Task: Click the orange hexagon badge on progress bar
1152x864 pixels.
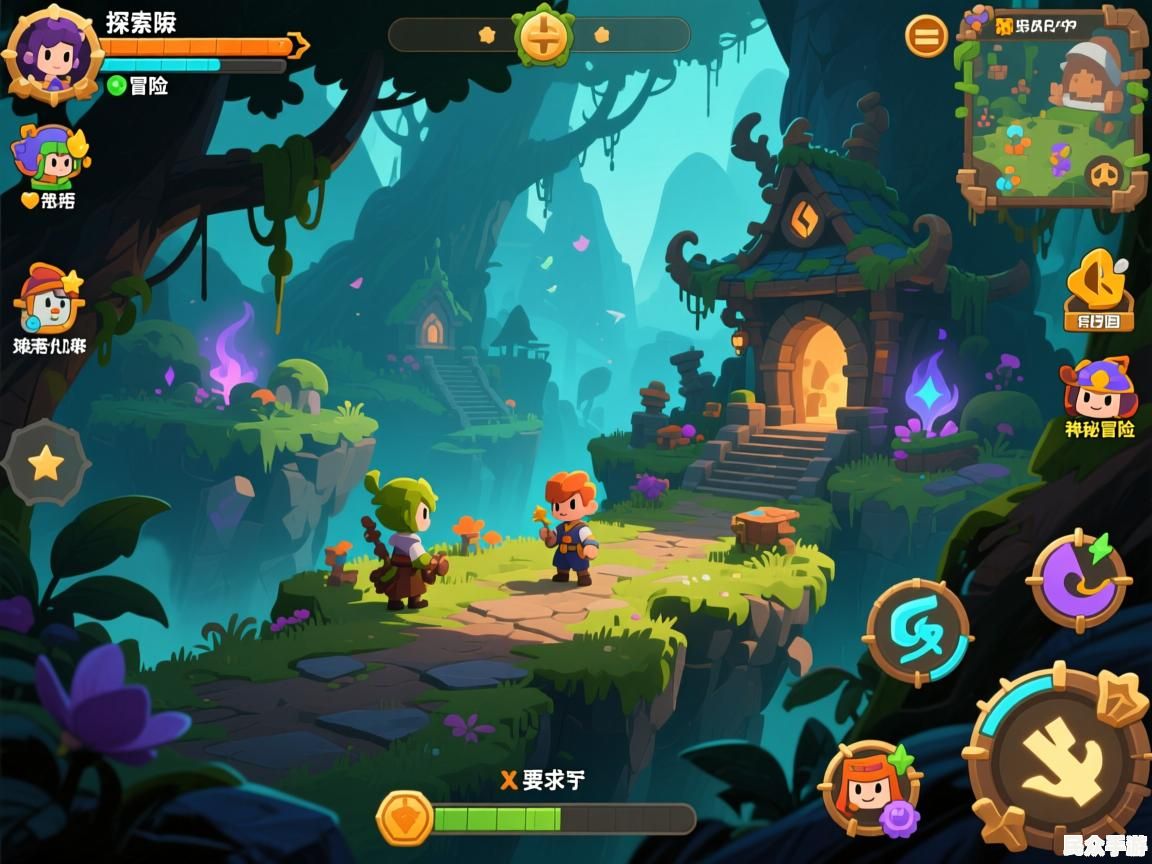Action: pyautogui.click(x=404, y=818)
